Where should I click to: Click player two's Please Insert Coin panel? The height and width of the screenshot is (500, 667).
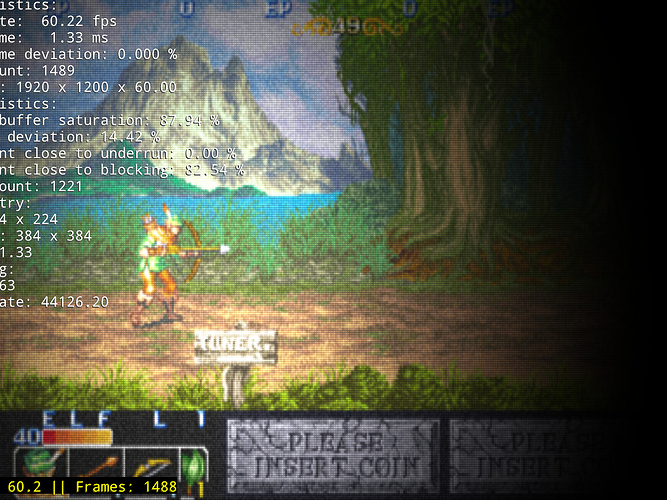pyautogui.click(x=333, y=455)
